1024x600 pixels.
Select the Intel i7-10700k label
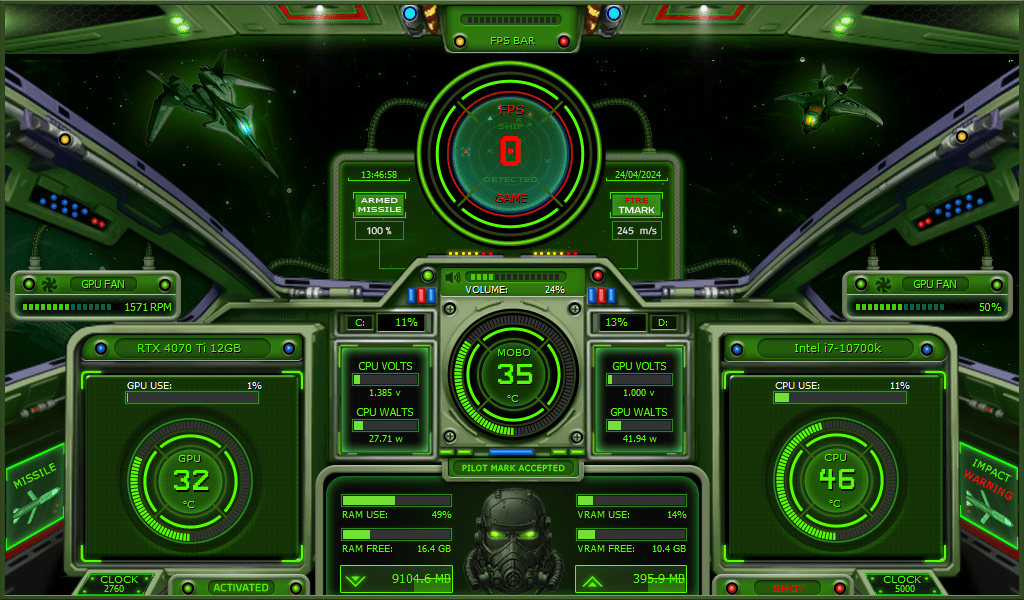(833, 348)
